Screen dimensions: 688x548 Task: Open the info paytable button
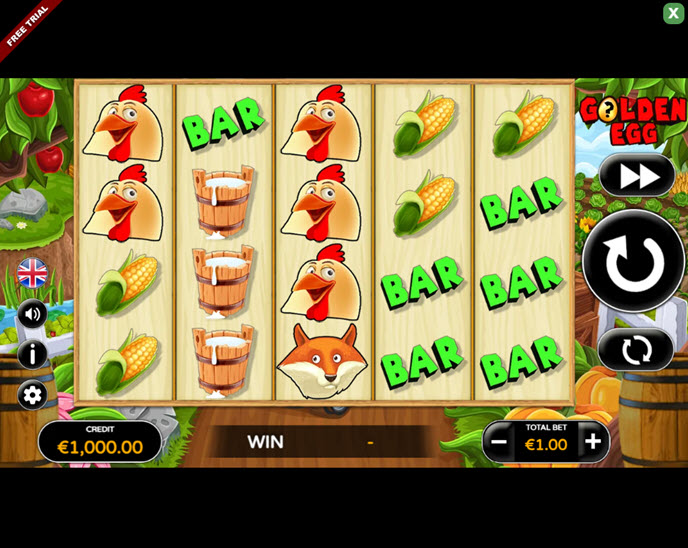(x=32, y=354)
